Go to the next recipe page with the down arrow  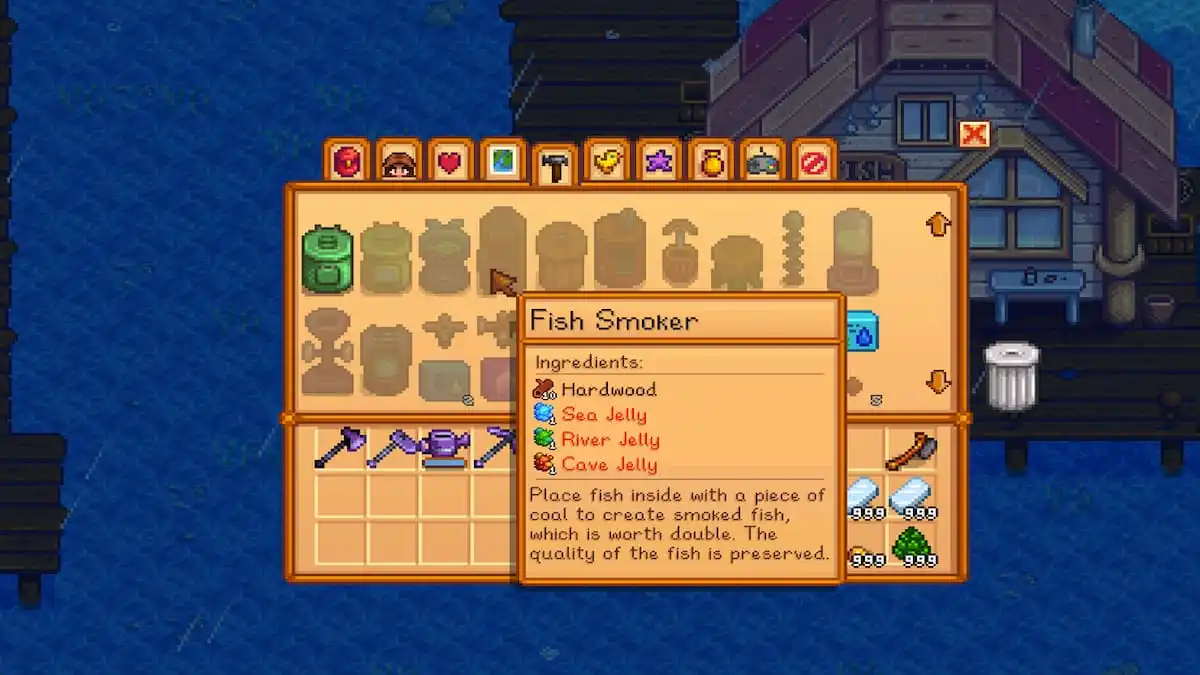(937, 381)
